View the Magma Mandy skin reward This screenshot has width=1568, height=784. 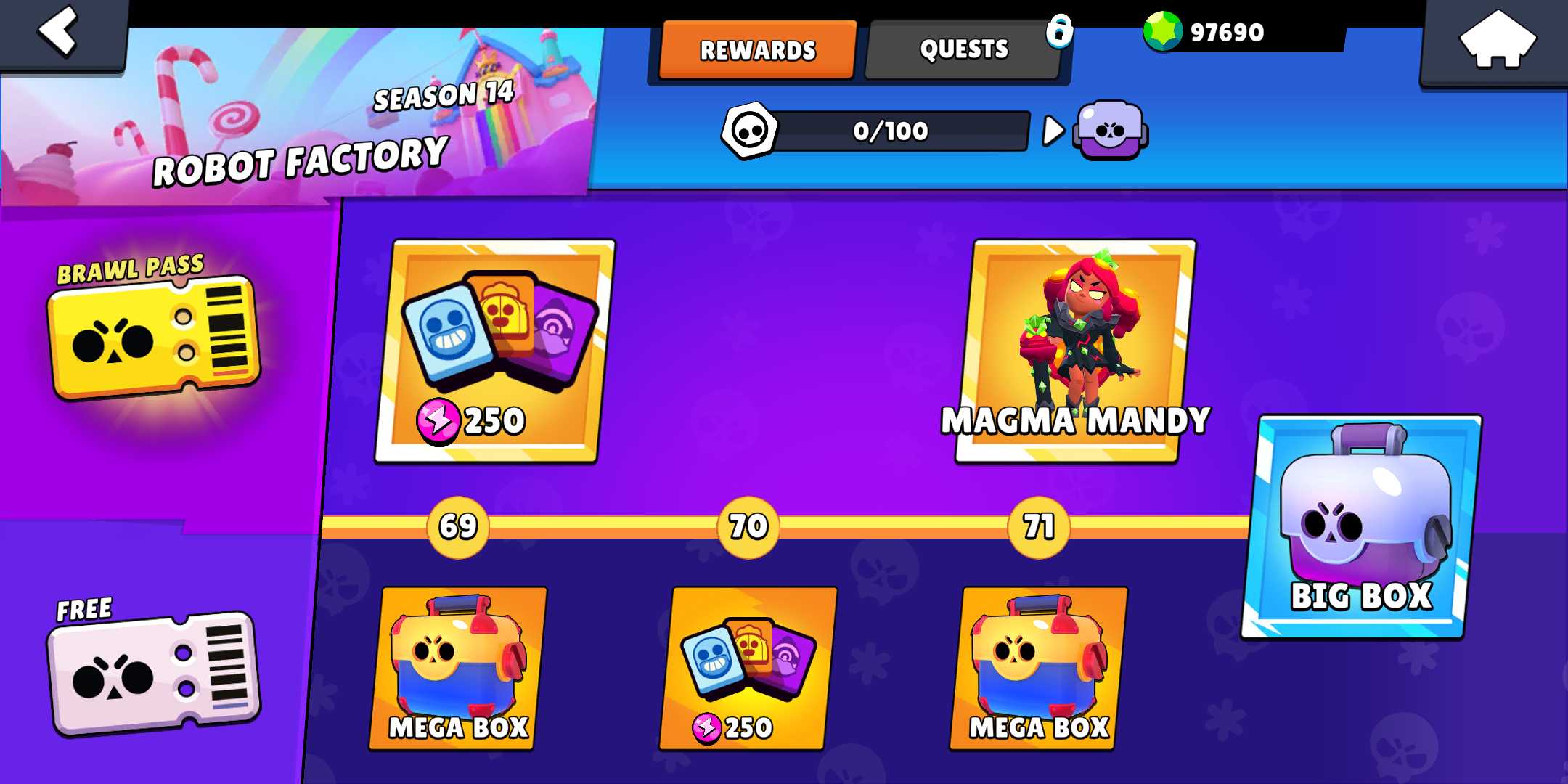(1076, 351)
